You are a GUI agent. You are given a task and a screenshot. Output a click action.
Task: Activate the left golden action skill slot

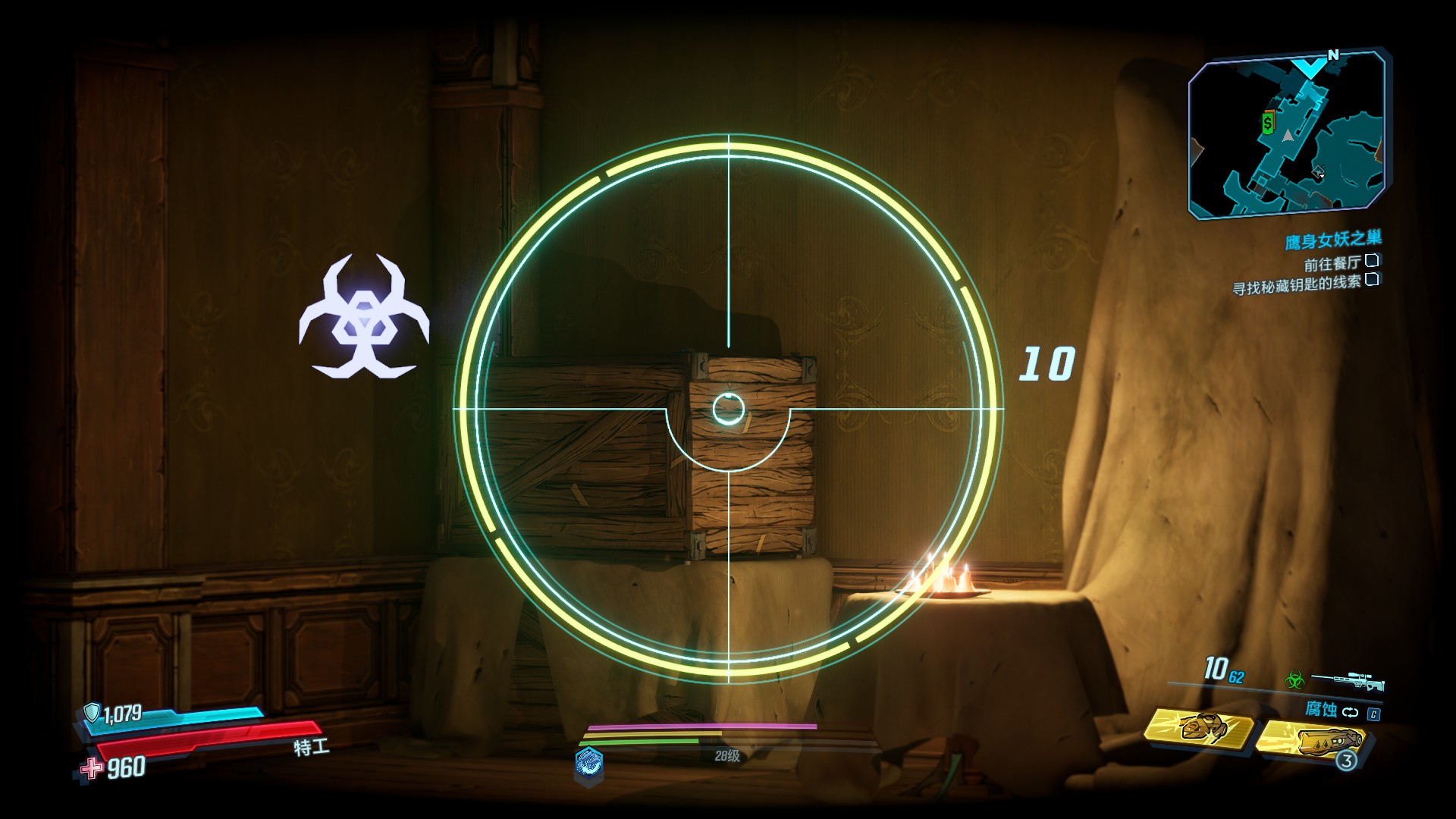point(1199,728)
